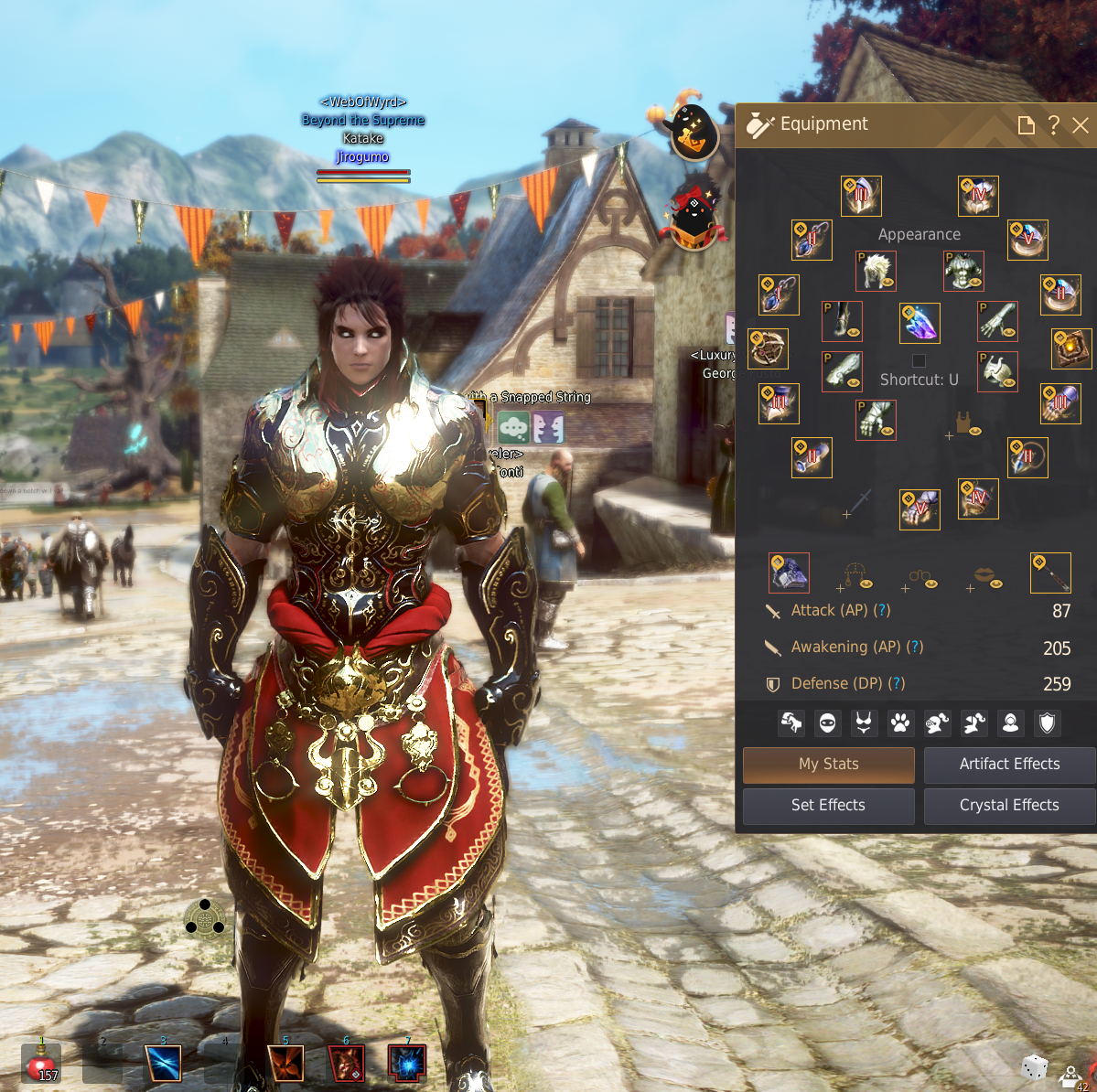The width and height of the screenshot is (1097, 1092).
Task: Activate the blue burst skill in slot 7
Action: click(x=407, y=1064)
